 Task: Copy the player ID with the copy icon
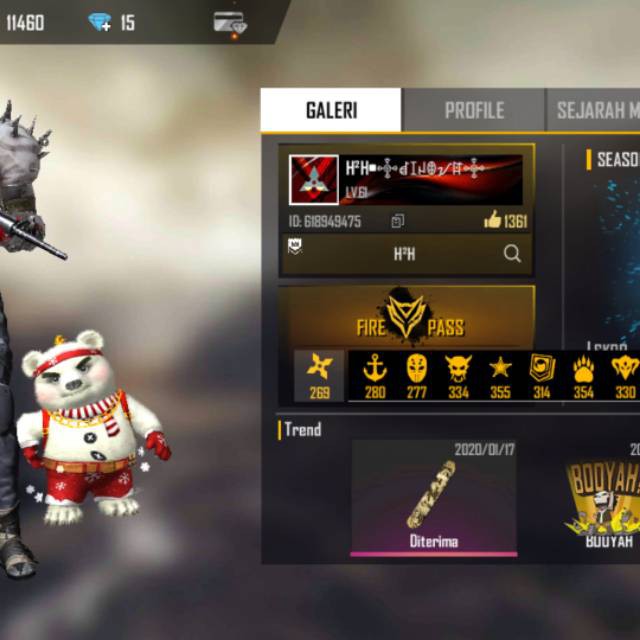tap(398, 221)
